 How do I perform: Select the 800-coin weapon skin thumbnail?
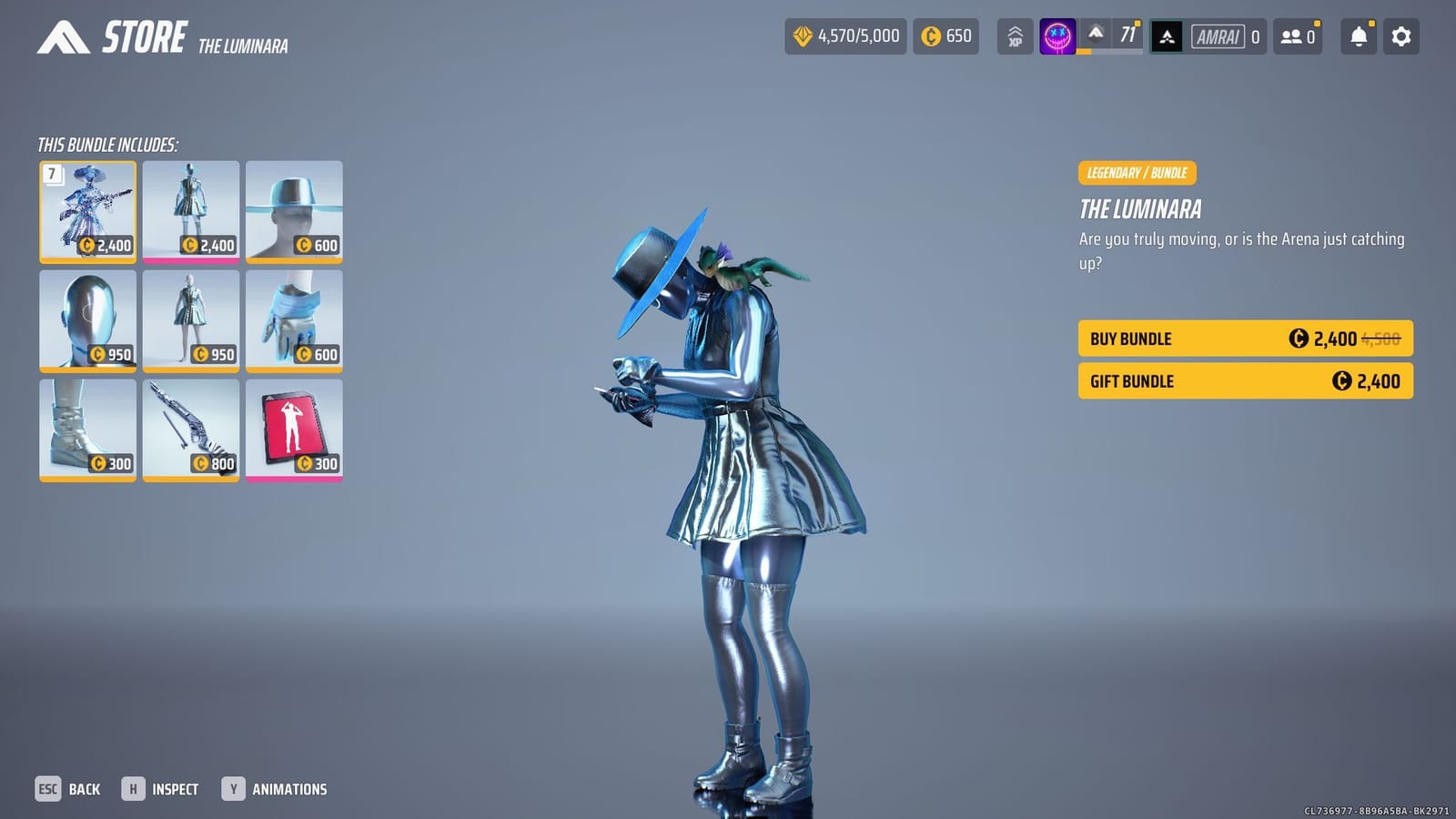(190, 429)
